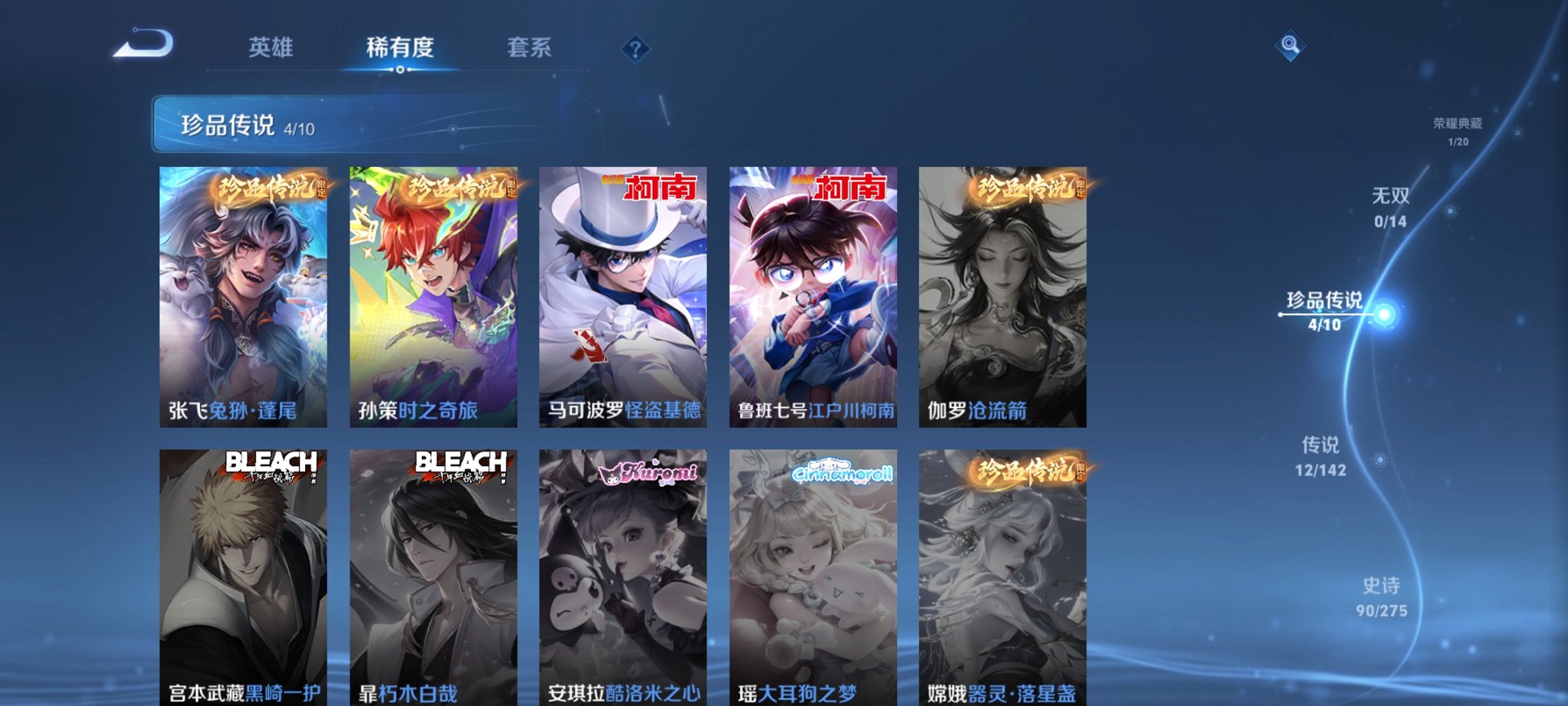Open the search magnifier at top right
The width and height of the screenshot is (1568, 706).
pyautogui.click(x=1291, y=44)
